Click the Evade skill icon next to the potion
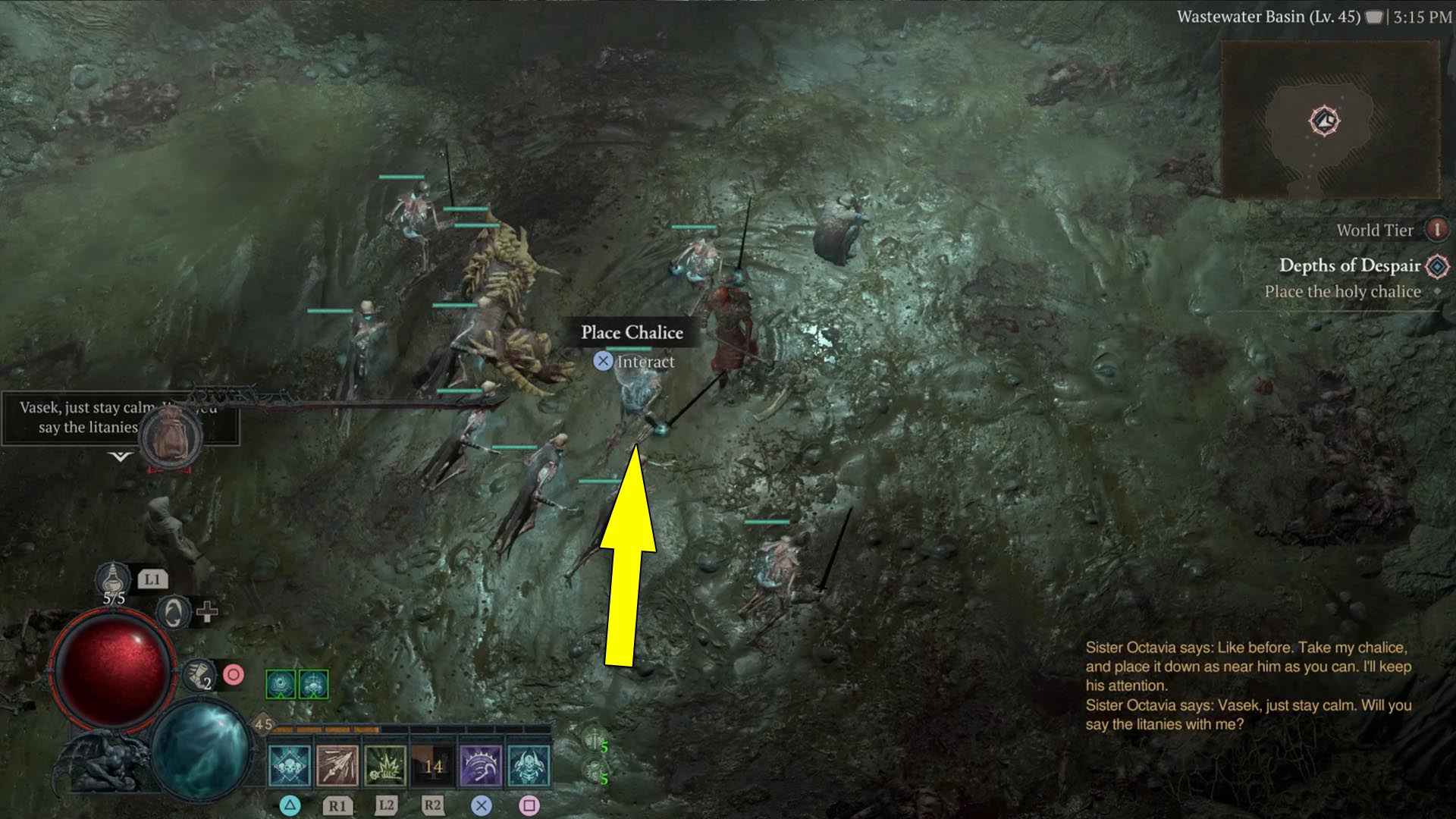This screenshot has height=819, width=1456. pyautogui.click(x=172, y=611)
